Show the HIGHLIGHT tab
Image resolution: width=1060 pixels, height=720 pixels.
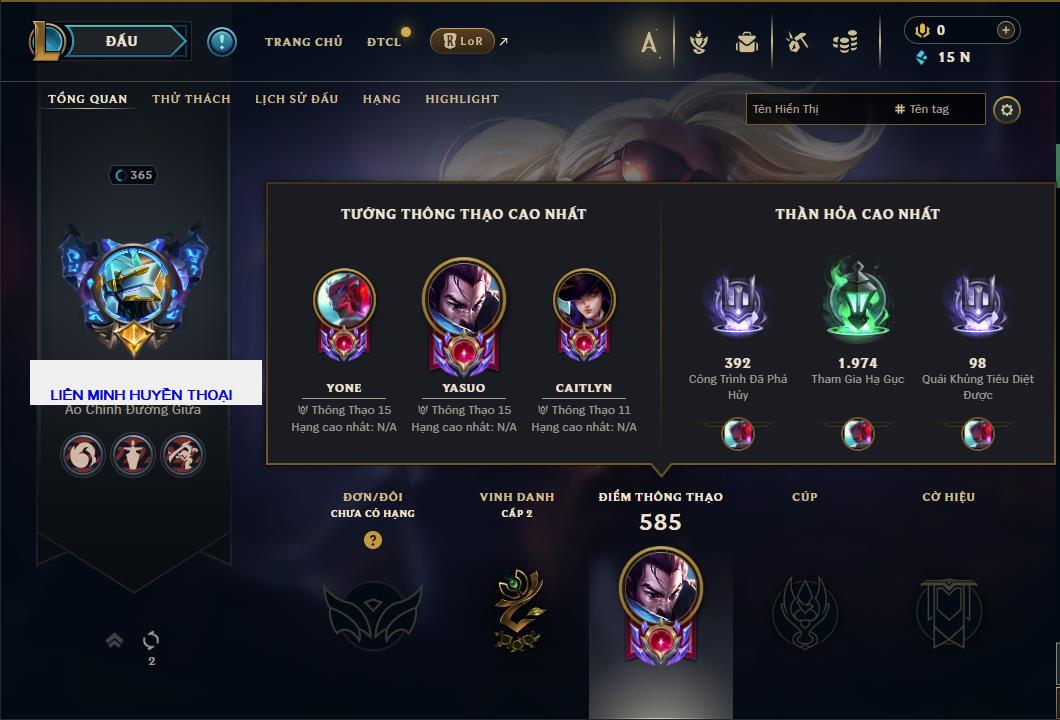click(462, 99)
